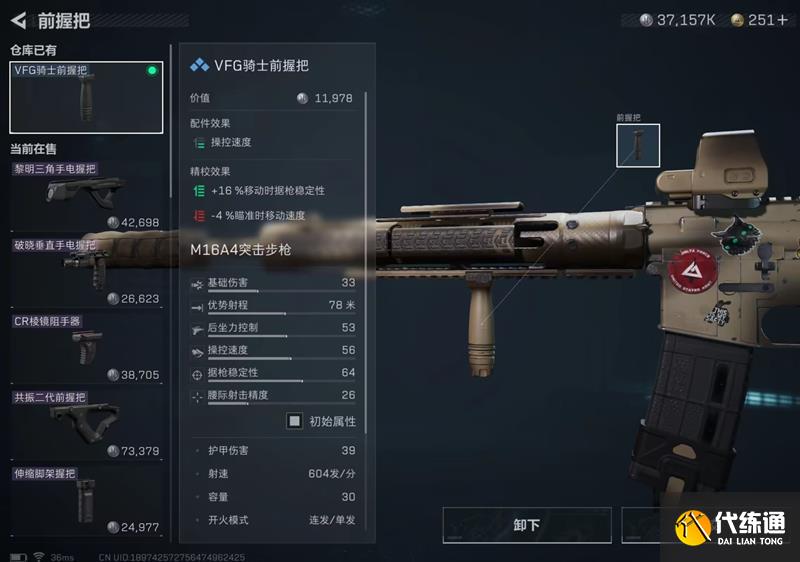Toggle the 初始属性 checkbox
This screenshot has height=562, width=800.
point(295,421)
